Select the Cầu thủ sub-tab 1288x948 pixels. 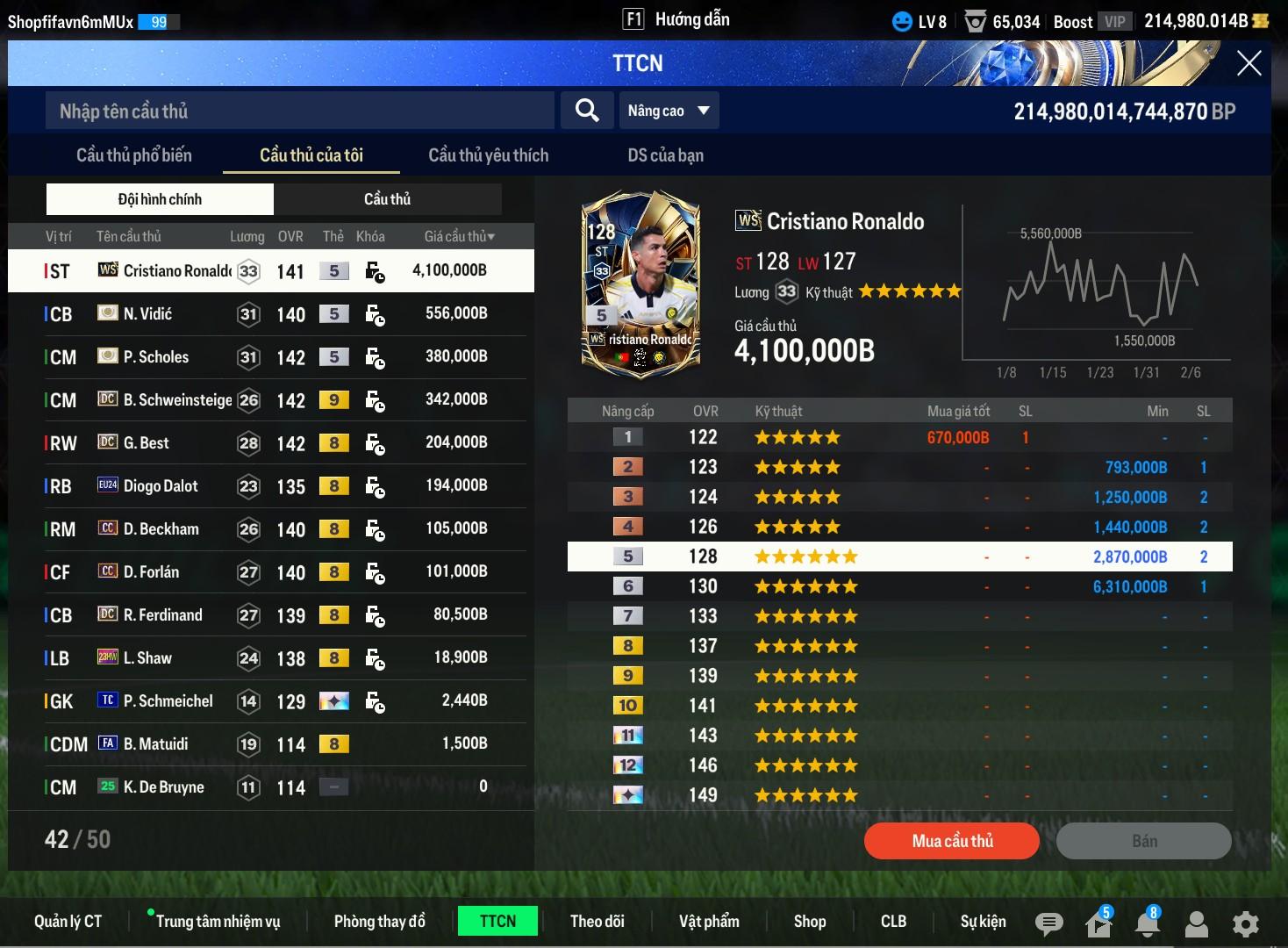tap(387, 199)
